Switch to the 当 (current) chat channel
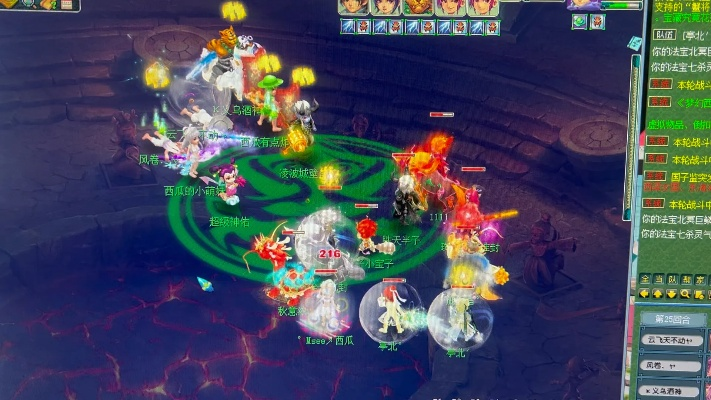Image resolution: width=711 pixels, height=400 pixels. 658,279
